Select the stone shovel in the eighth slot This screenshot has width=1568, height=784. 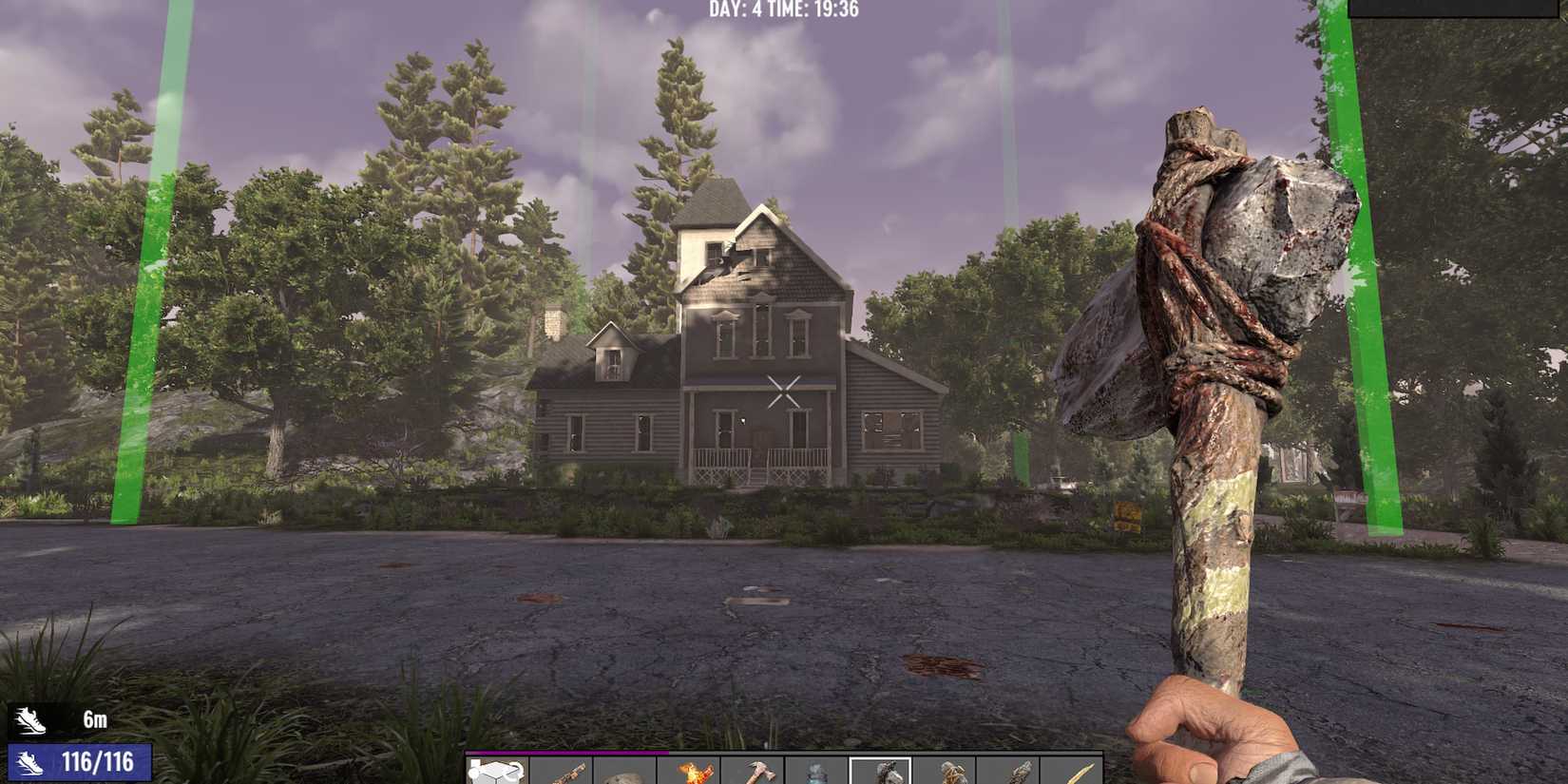click(946, 772)
